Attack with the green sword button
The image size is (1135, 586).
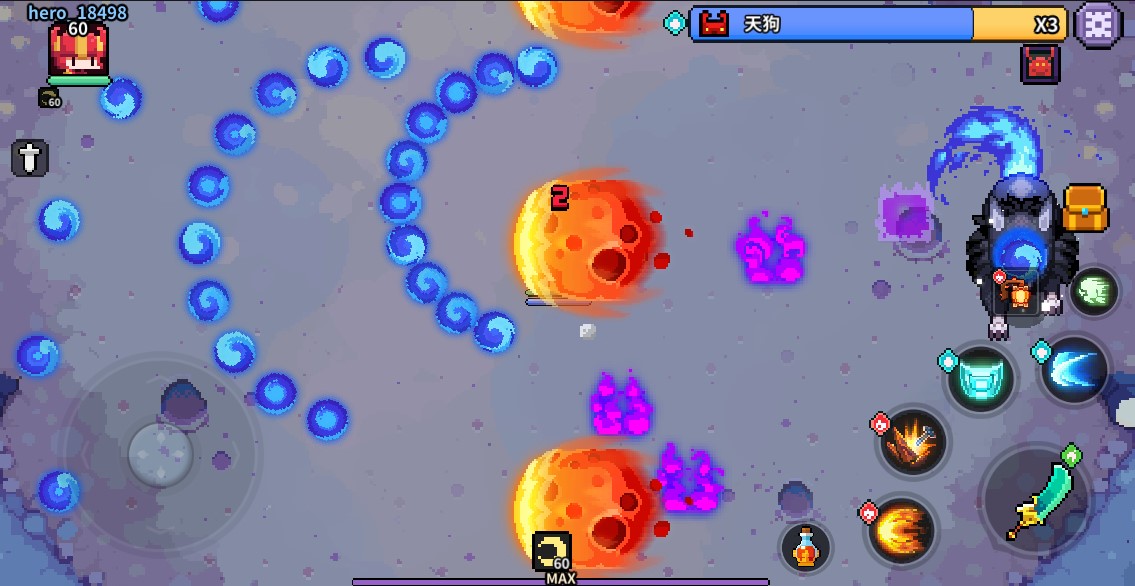(1036, 495)
